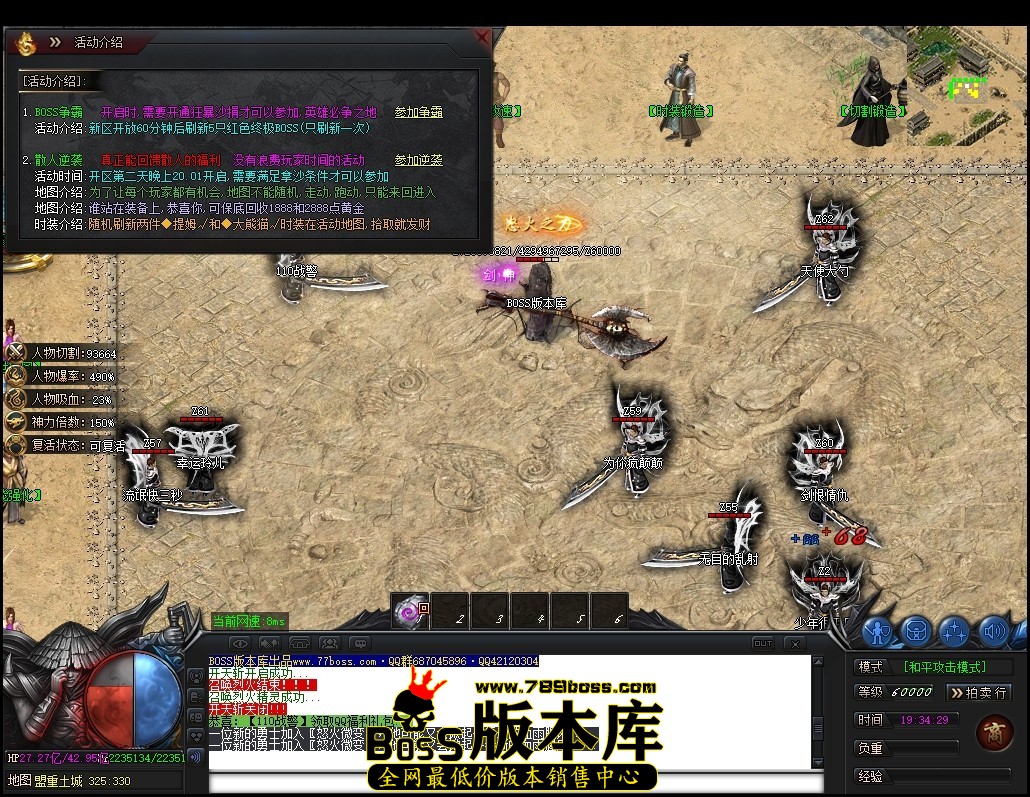Open the skills icon with sparkling stars

coord(954,632)
